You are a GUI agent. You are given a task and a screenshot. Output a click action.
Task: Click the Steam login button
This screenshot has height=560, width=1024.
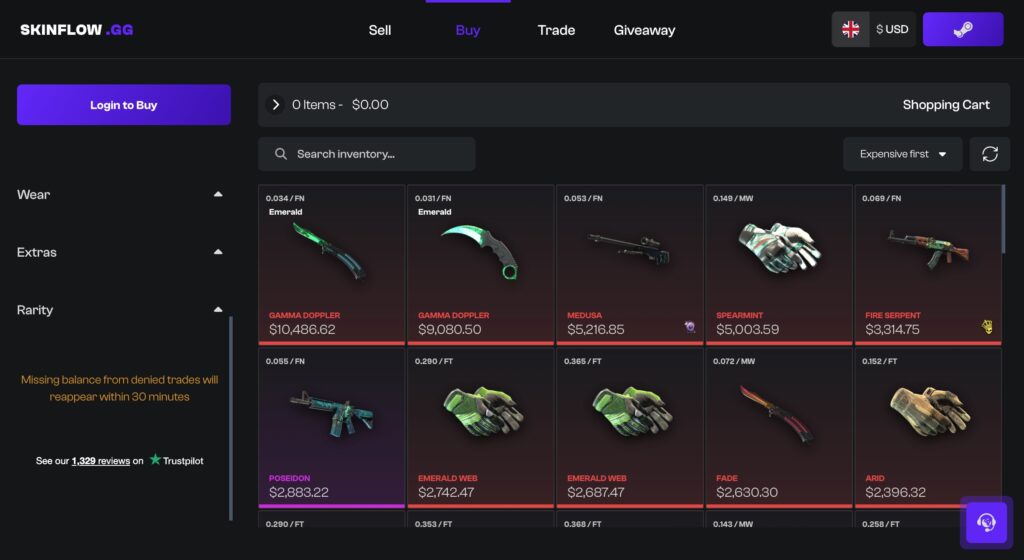(962, 30)
